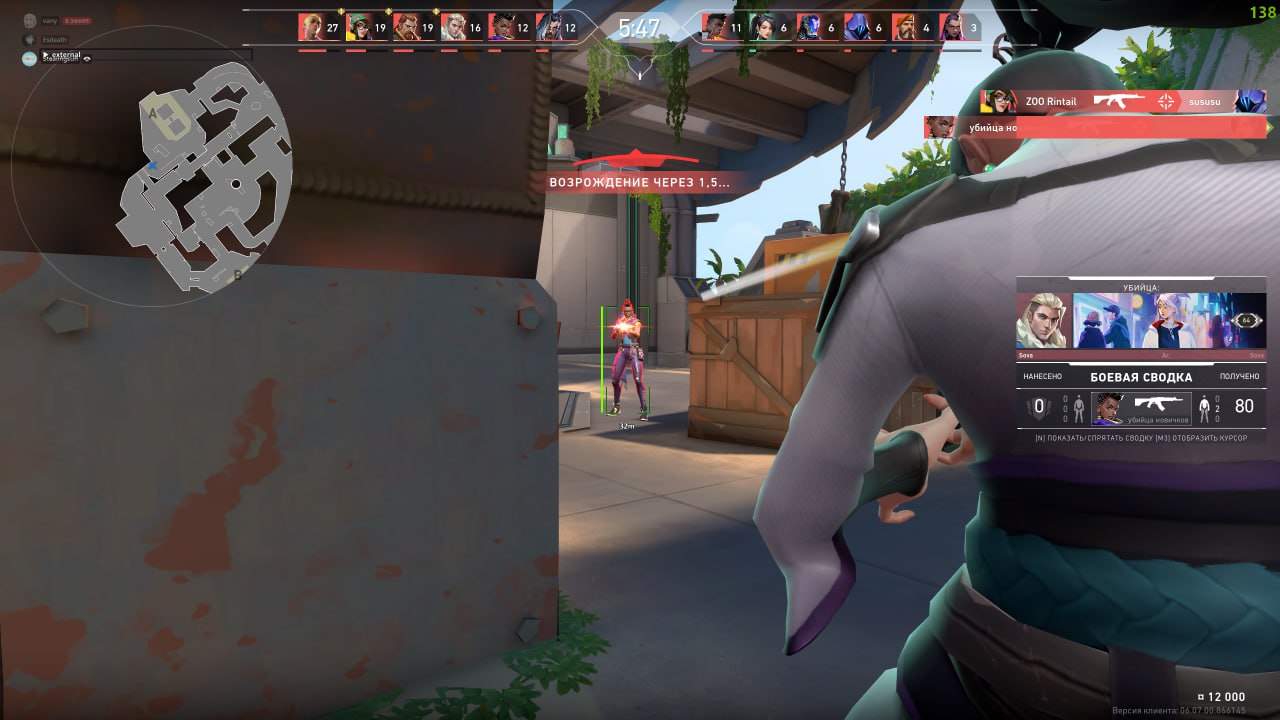Viewport: 1280px width, 720px height.
Task: Click the headshot crosshair icon beside Z00 Rintail
Action: click(x=1166, y=100)
